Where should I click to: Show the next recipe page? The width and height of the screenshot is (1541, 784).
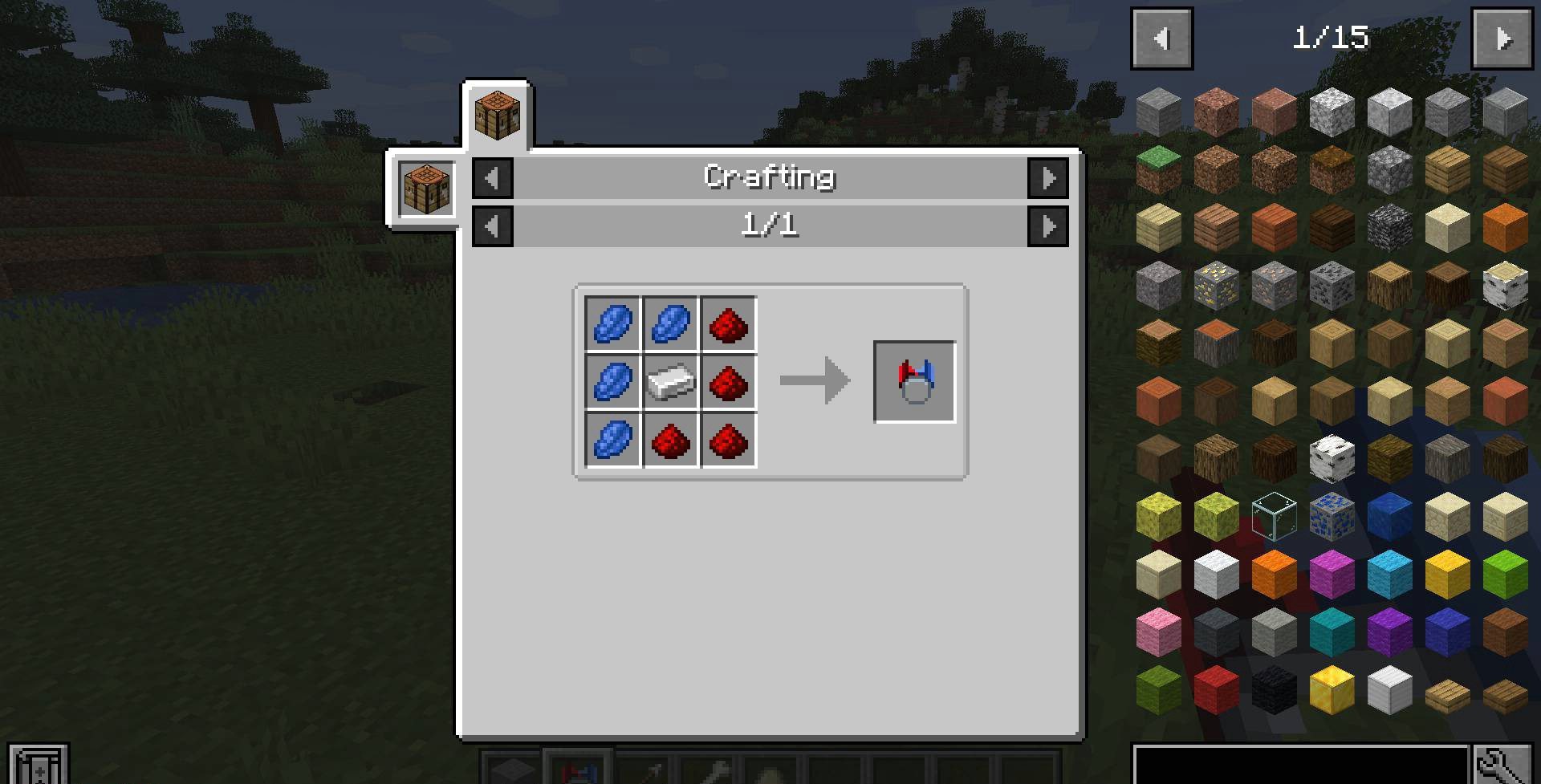click(1047, 226)
